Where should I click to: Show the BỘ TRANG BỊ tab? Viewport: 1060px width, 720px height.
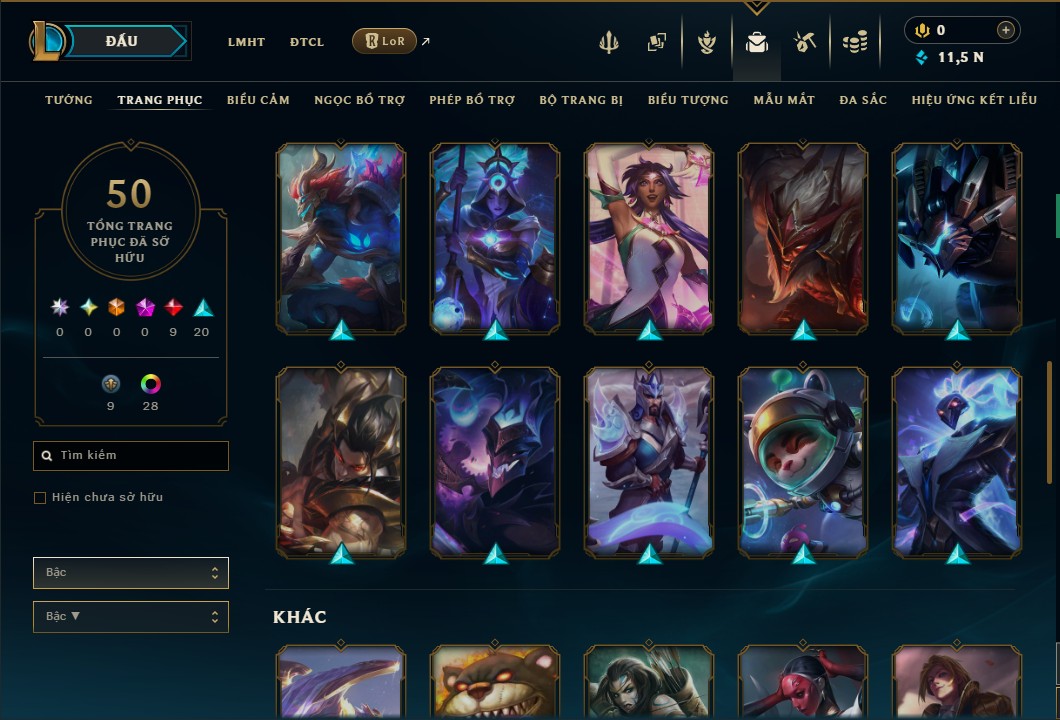click(581, 100)
